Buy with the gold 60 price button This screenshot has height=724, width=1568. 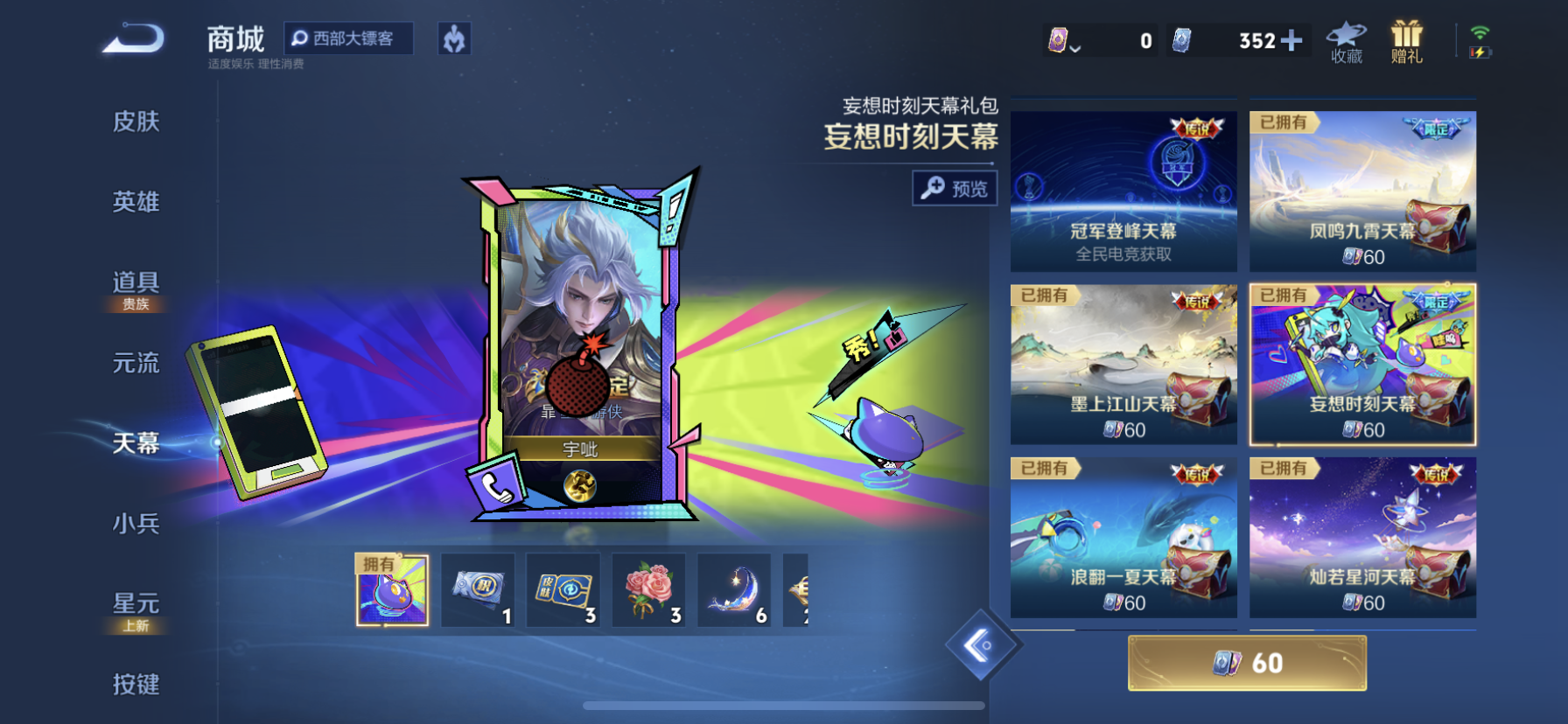tap(1247, 663)
